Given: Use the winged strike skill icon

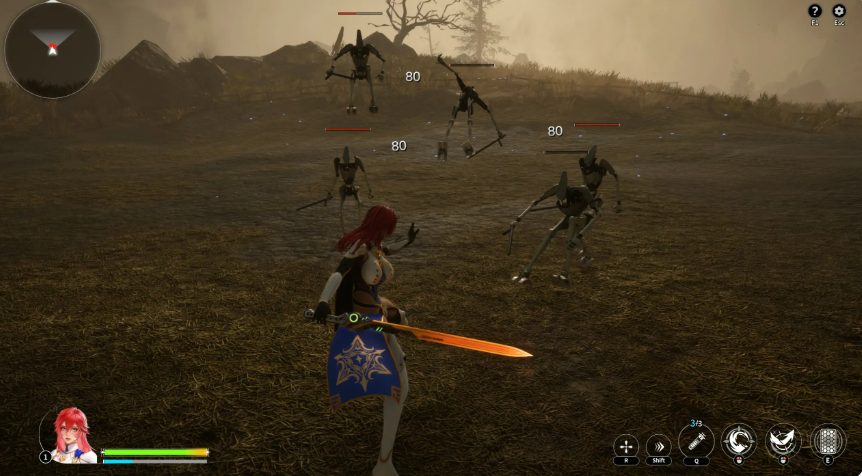Looking at the screenshot, I should coord(783,441).
